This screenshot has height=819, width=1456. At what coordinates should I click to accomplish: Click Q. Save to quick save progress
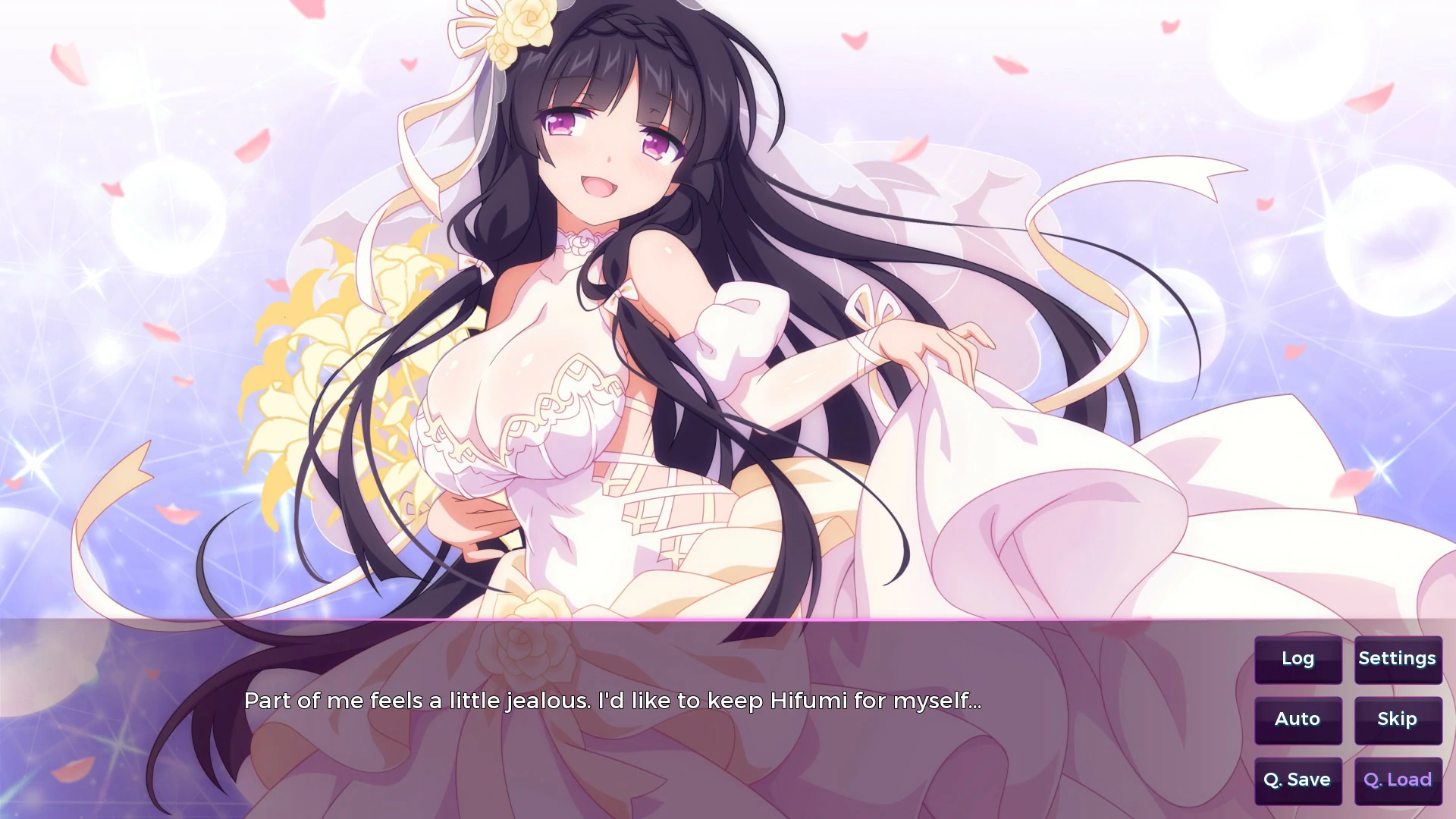coord(1298,779)
